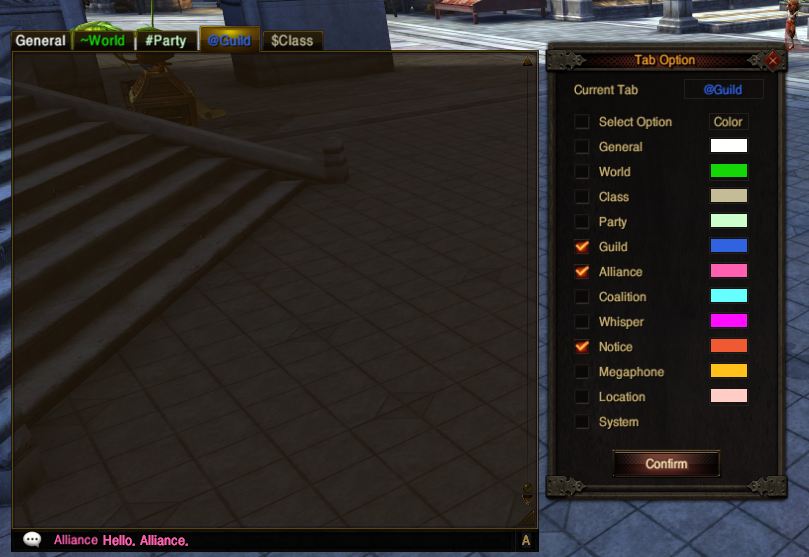Tick the World channel checkbox
The image size is (809, 557).
(582, 172)
